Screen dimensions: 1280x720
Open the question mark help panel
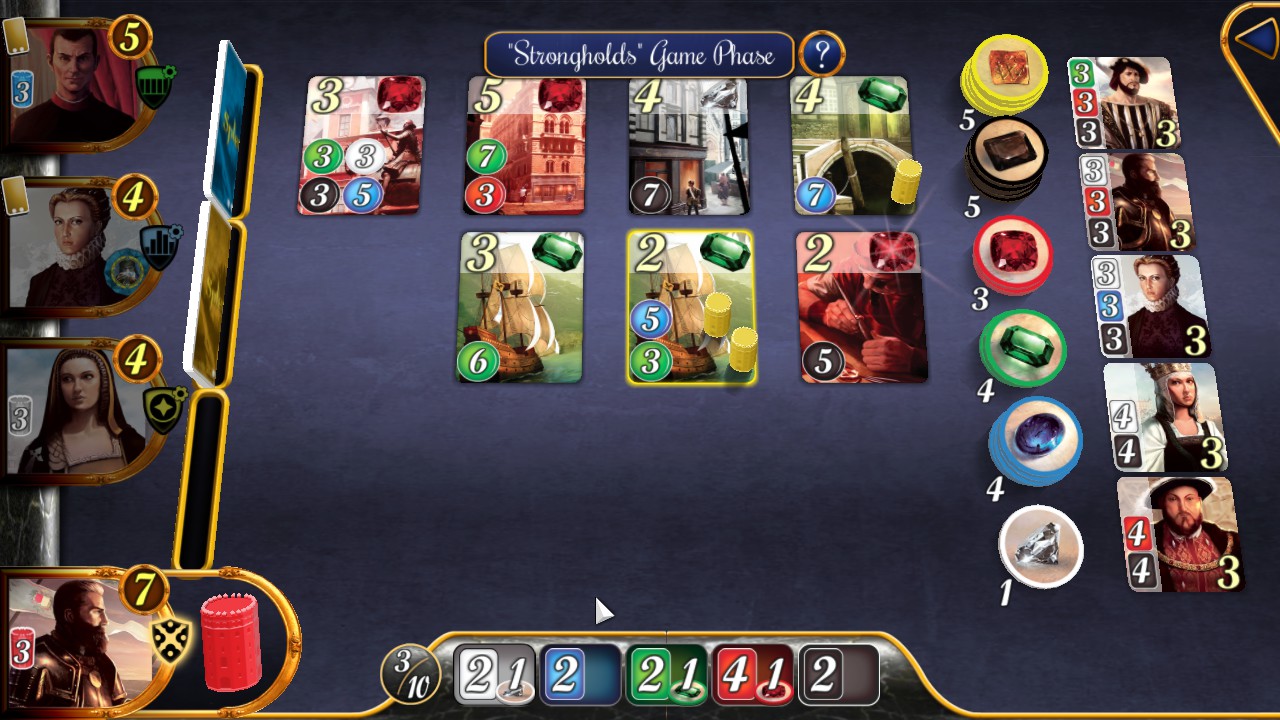822,54
